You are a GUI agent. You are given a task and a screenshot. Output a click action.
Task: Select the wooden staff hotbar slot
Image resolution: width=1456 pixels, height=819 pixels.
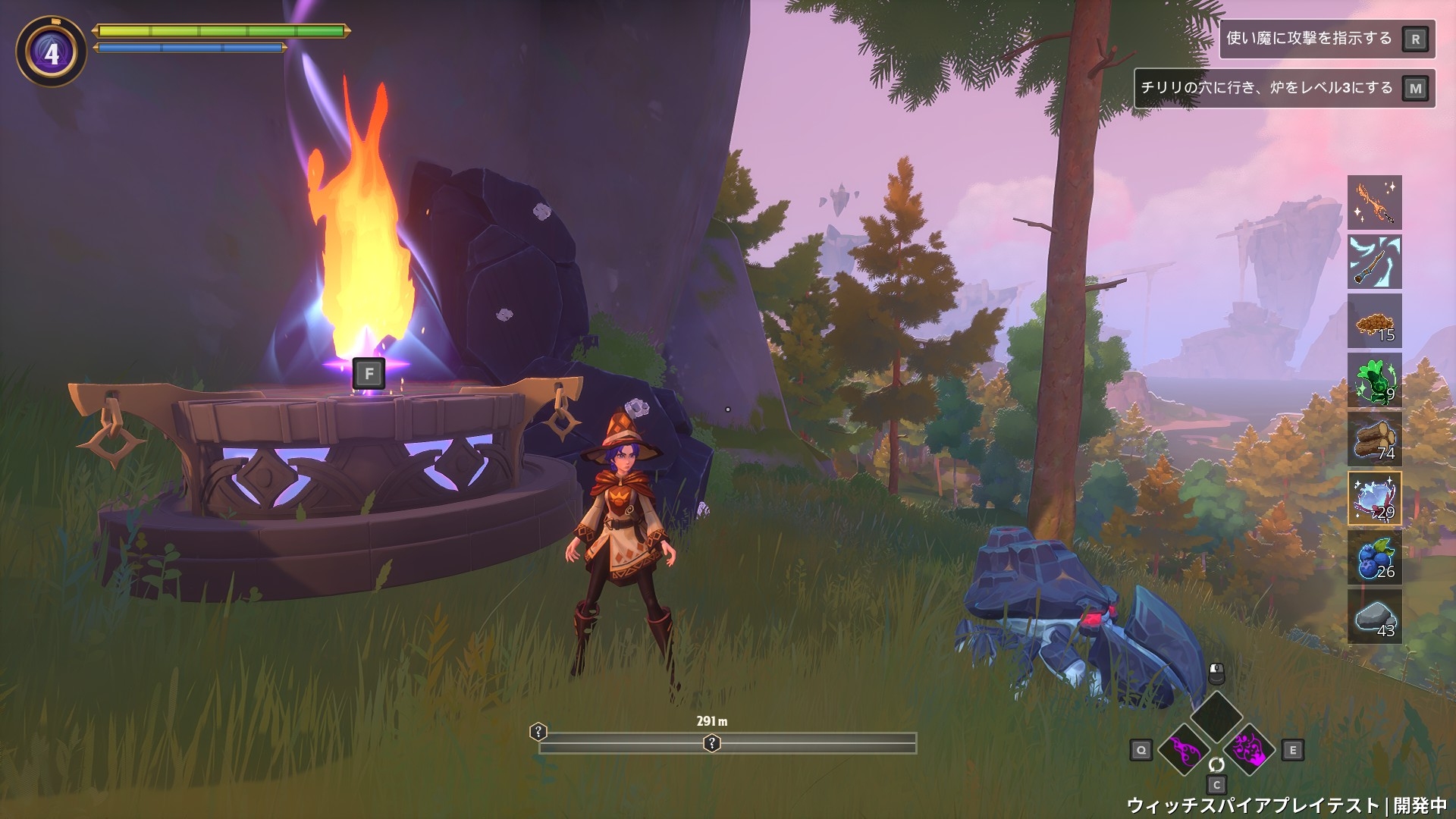coord(1374,262)
